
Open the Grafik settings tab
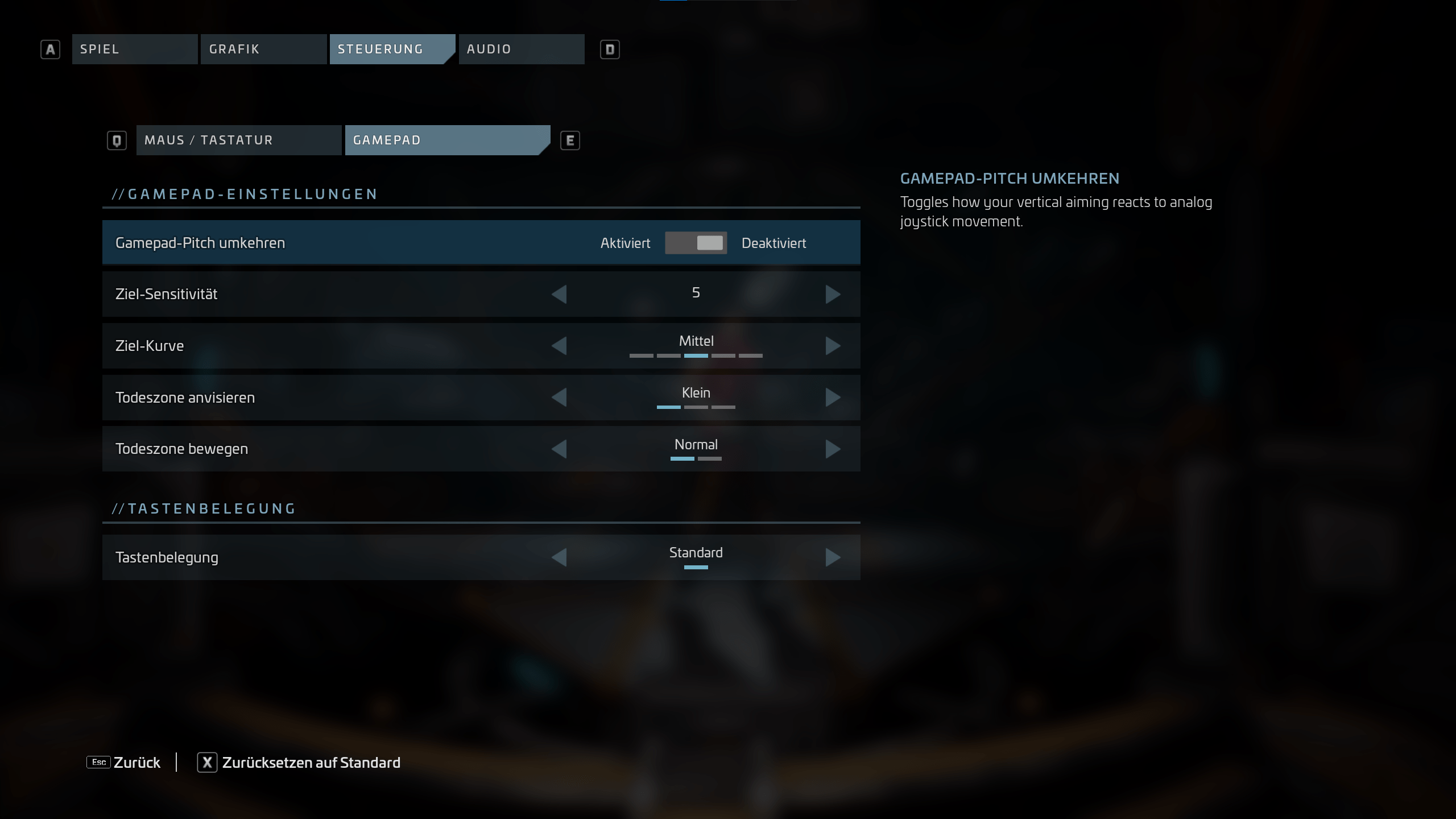(x=263, y=49)
